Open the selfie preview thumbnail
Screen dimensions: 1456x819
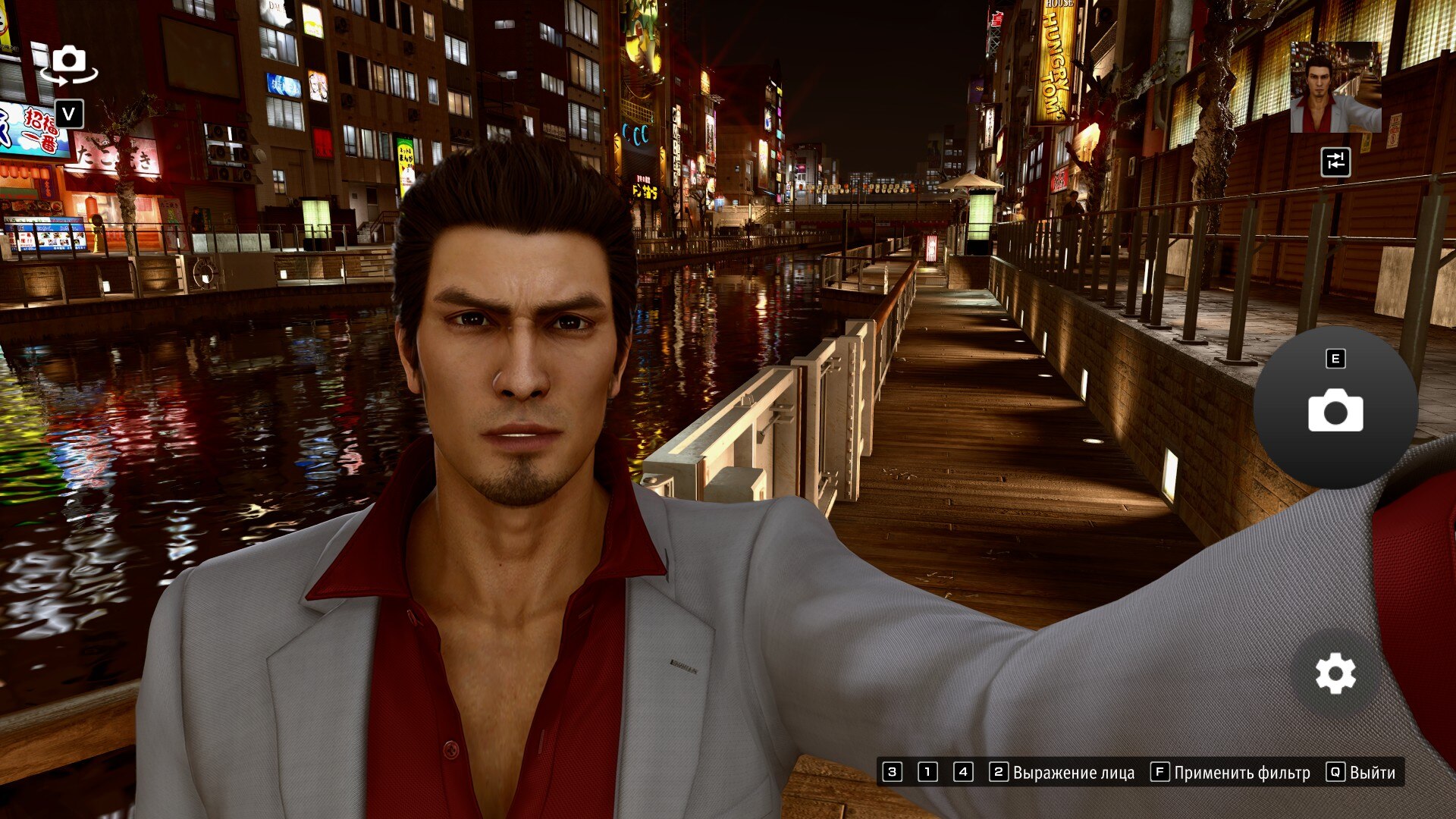click(x=1335, y=87)
